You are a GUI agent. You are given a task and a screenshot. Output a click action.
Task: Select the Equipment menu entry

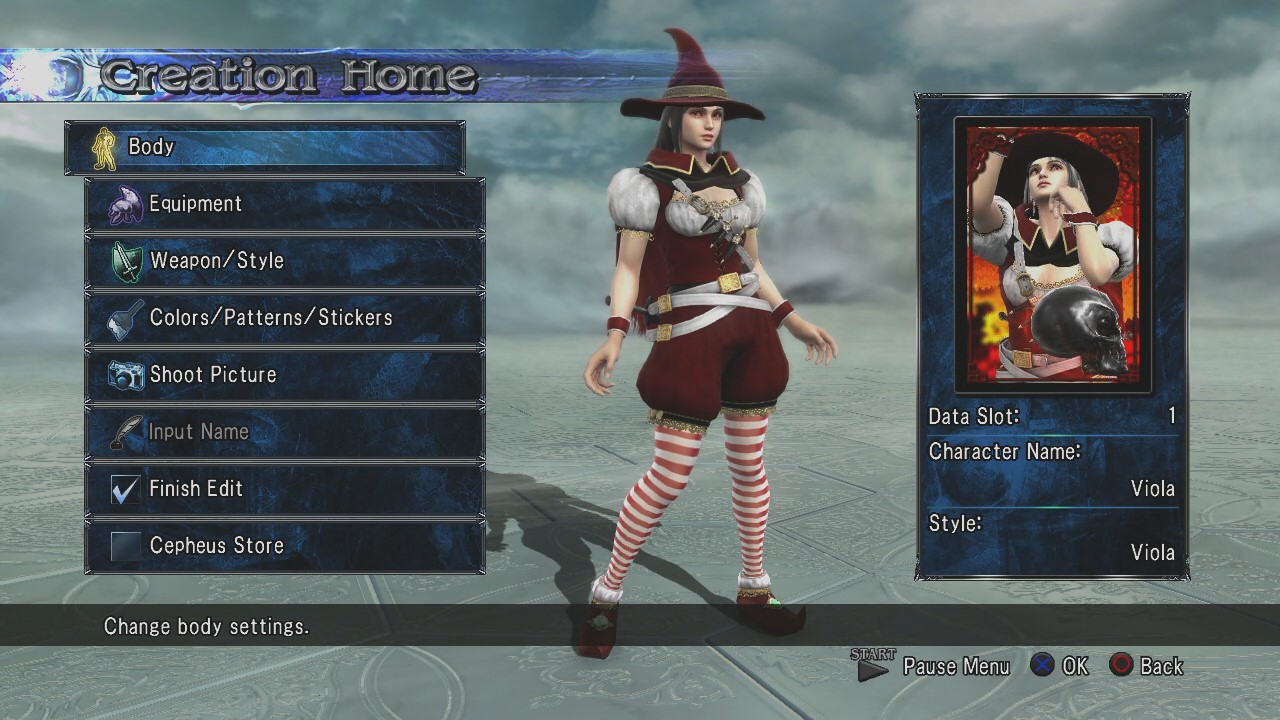285,204
